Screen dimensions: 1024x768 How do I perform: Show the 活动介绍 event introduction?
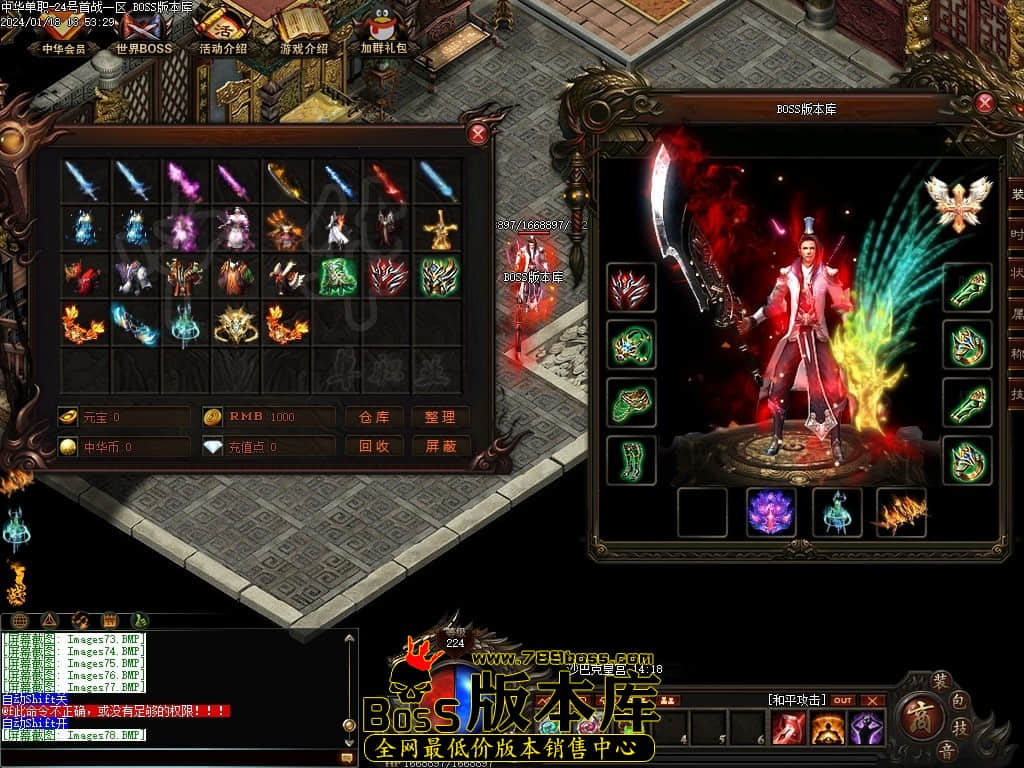[222, 33]
